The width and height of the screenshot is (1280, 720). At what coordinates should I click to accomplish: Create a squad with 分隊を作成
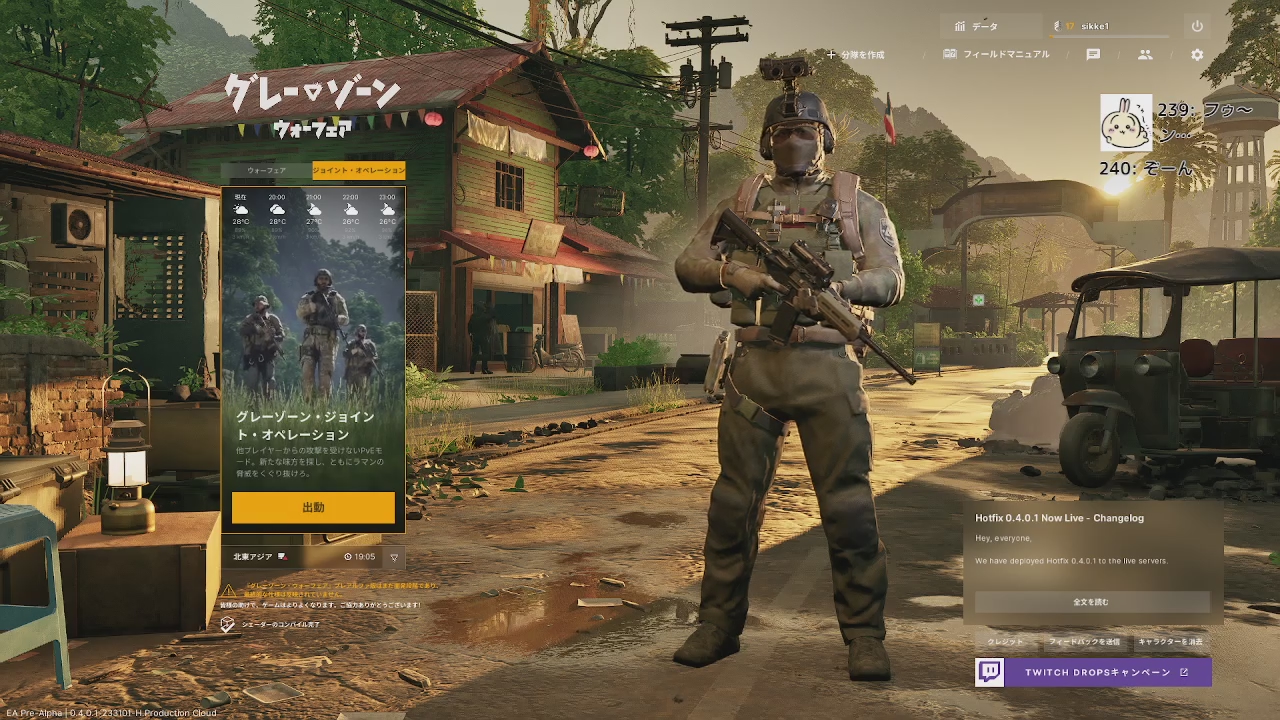click(856, 55)
